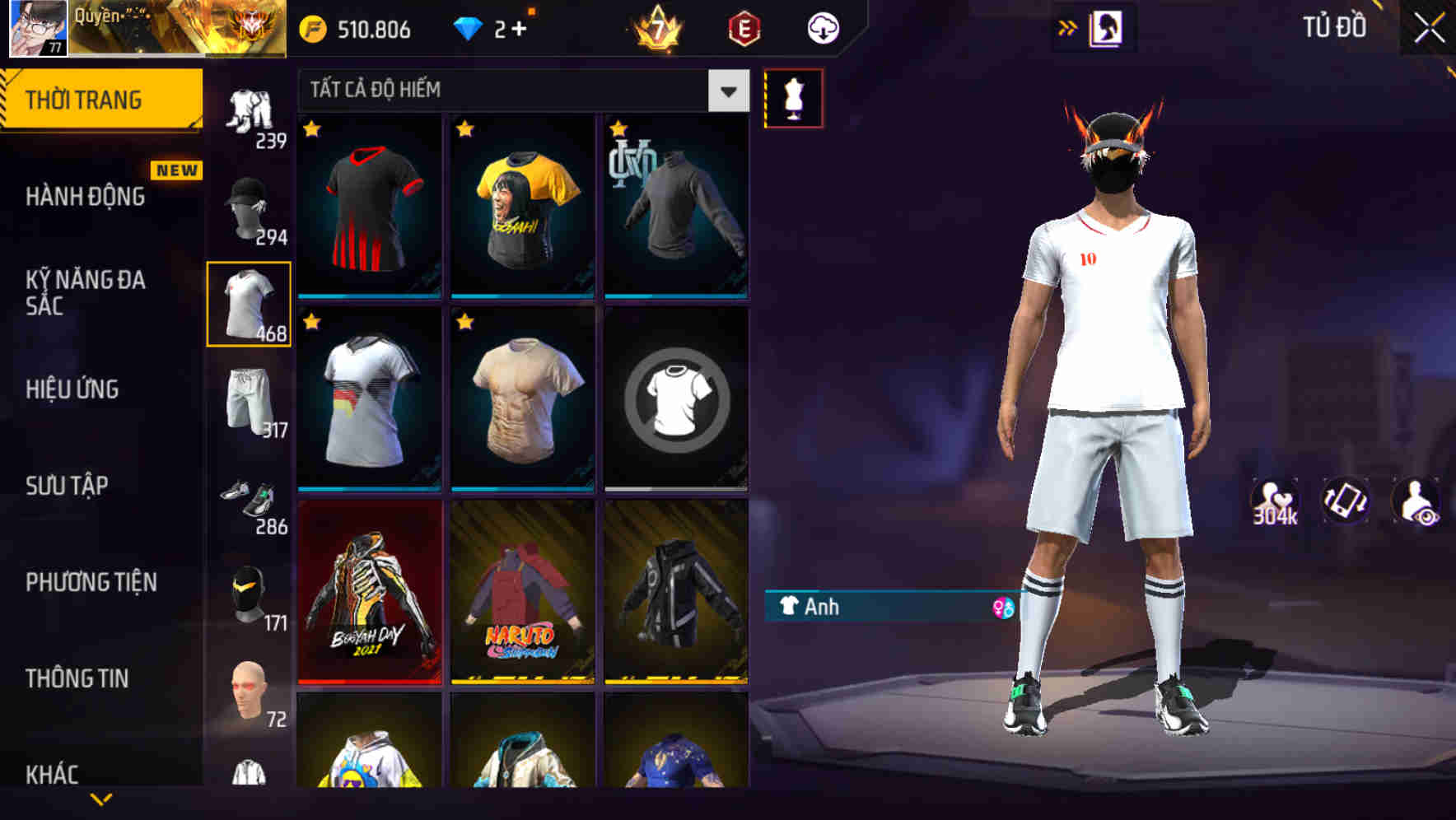The width and height of the screenshot is (1456, 820).
Task: Select the mannequin outfit preset icon
Action: click(x=794, y=97)
